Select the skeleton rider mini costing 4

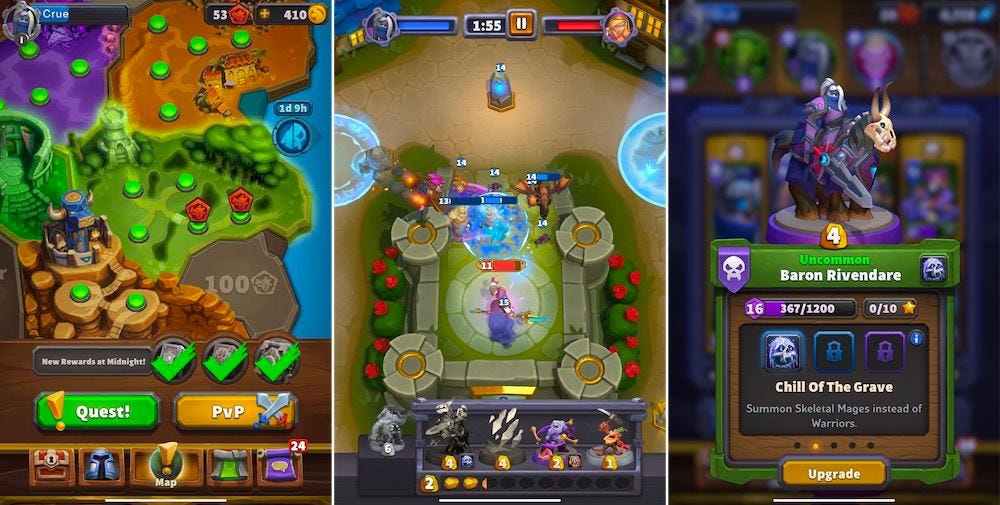[x=447, y=435]
